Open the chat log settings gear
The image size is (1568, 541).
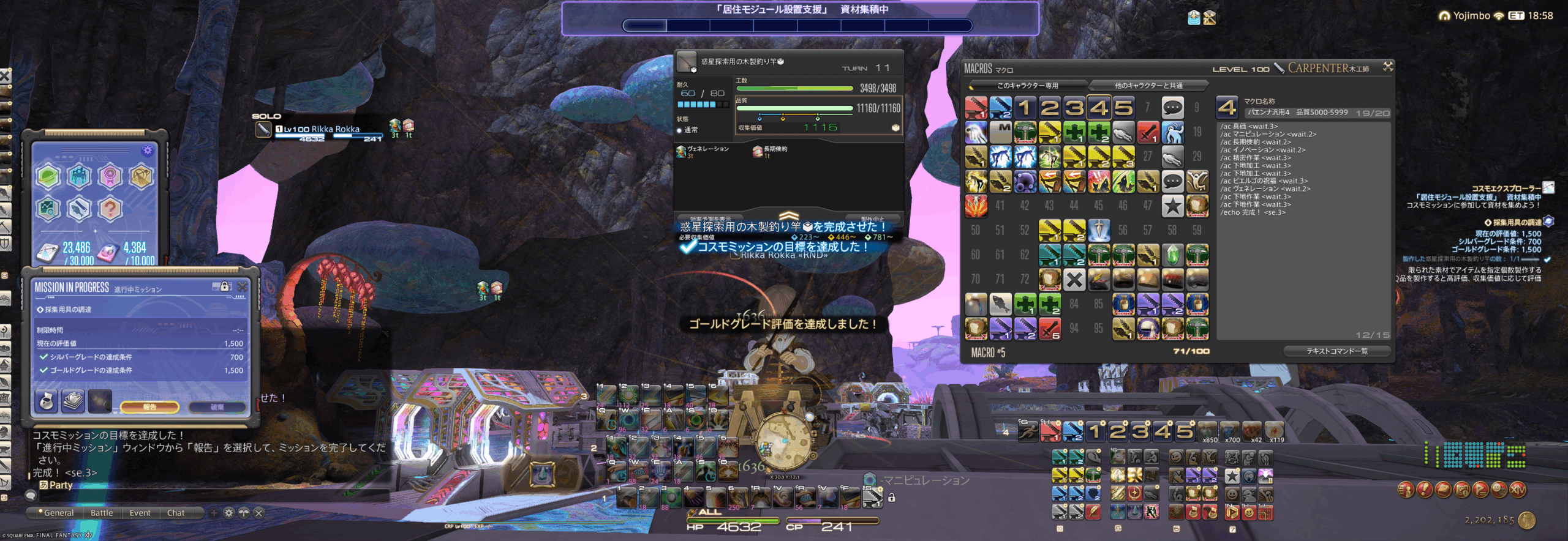click(x=228, y=513)
